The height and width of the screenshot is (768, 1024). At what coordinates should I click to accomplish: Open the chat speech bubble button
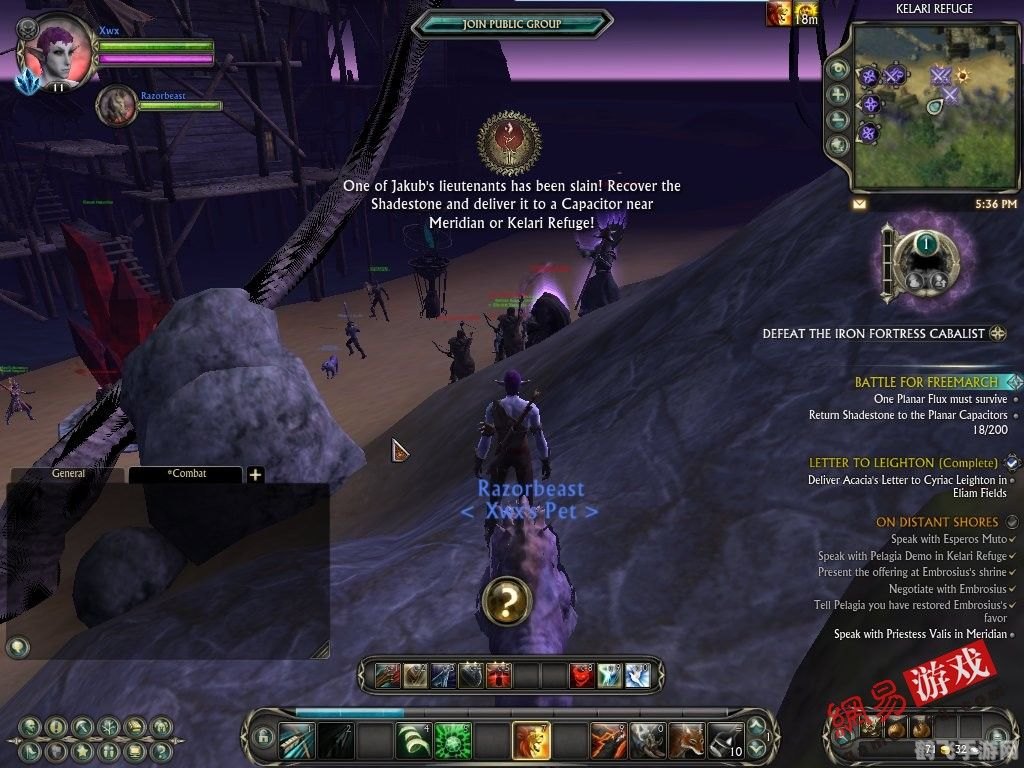[x=17, y=647]
